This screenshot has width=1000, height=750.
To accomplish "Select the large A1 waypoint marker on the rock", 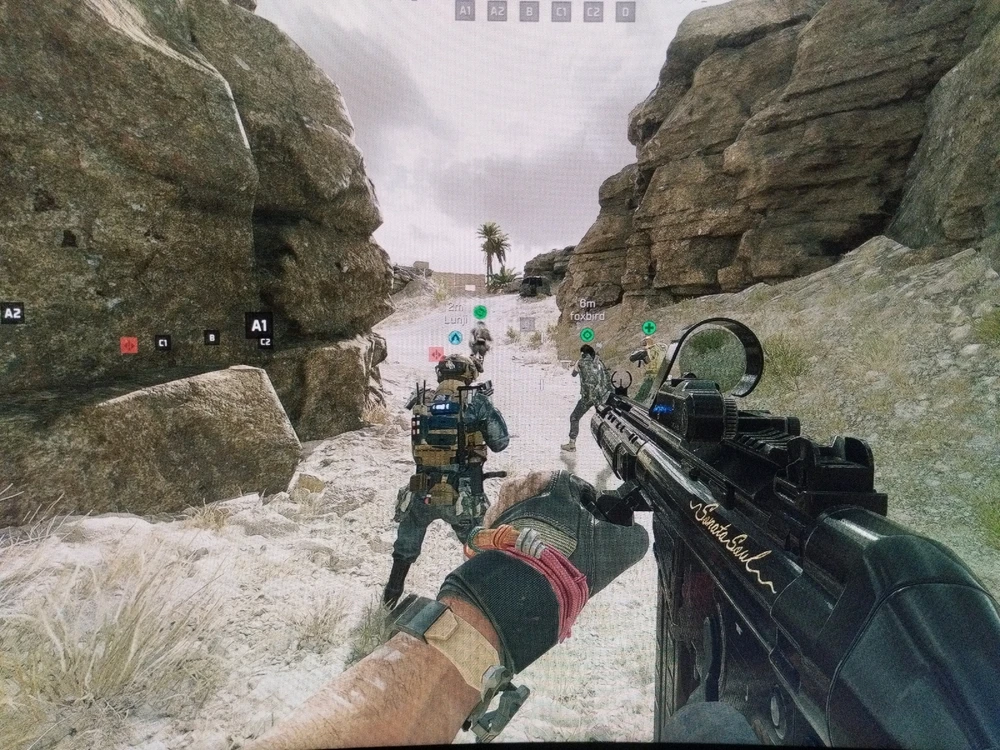I will tap(258, 325).
